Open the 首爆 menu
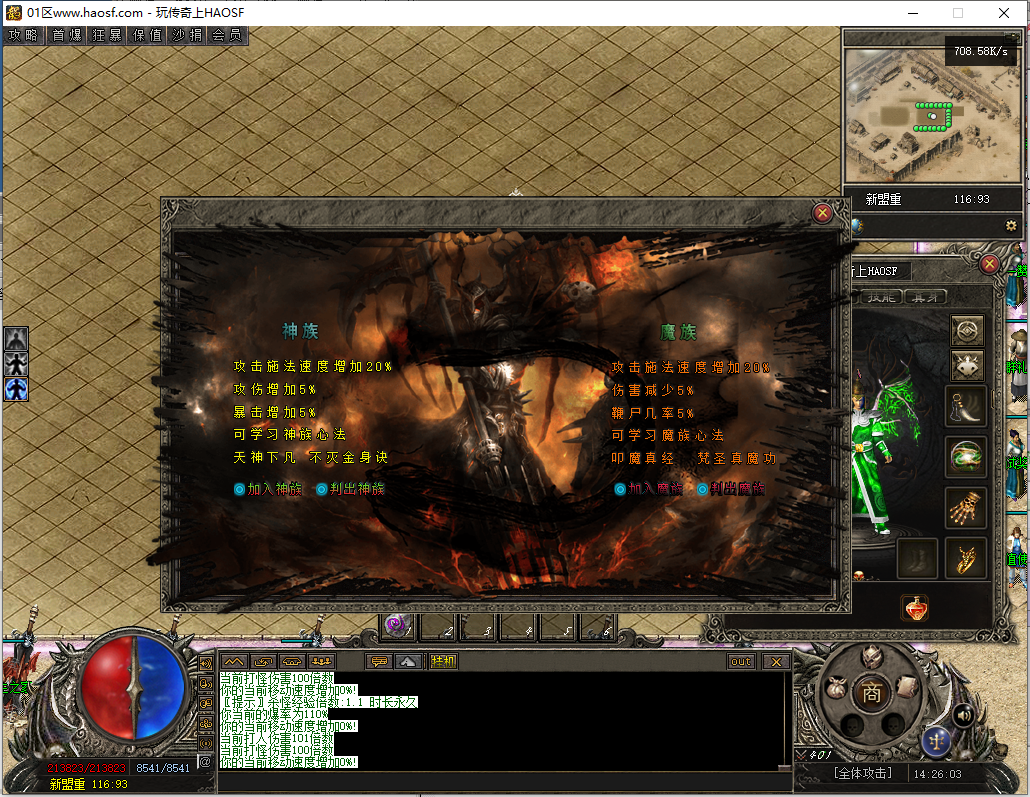Viewport: 1030px width, 797px height. (x=67, y=35)
